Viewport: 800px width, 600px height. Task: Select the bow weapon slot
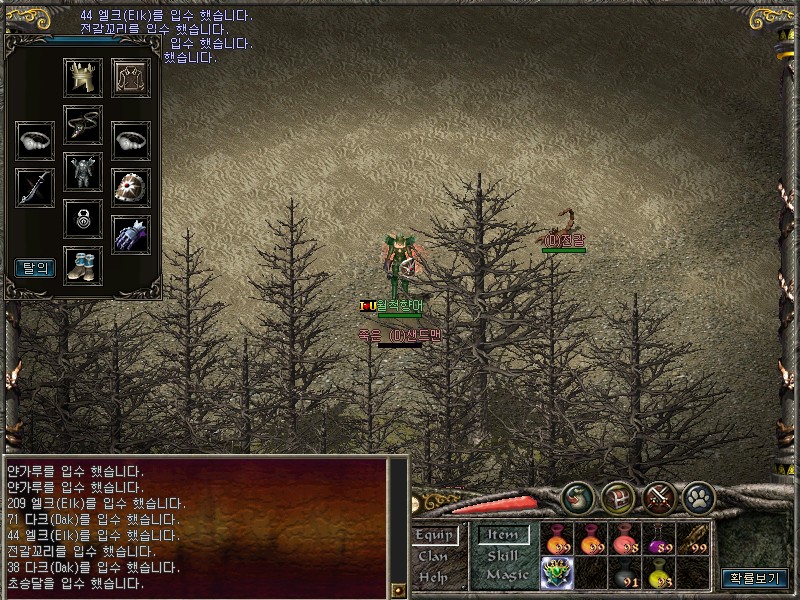point(35,187)
